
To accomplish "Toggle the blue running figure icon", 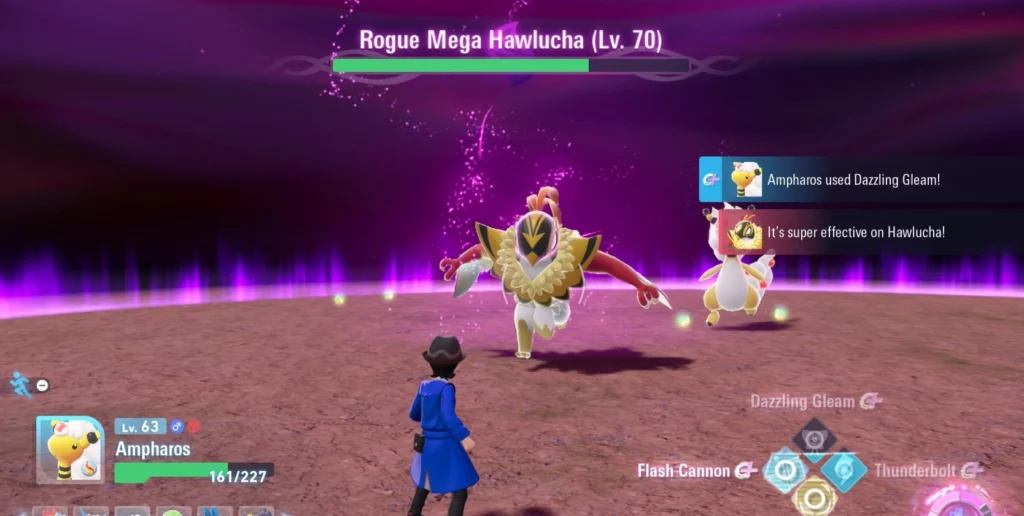I will (x=19, y=383).
